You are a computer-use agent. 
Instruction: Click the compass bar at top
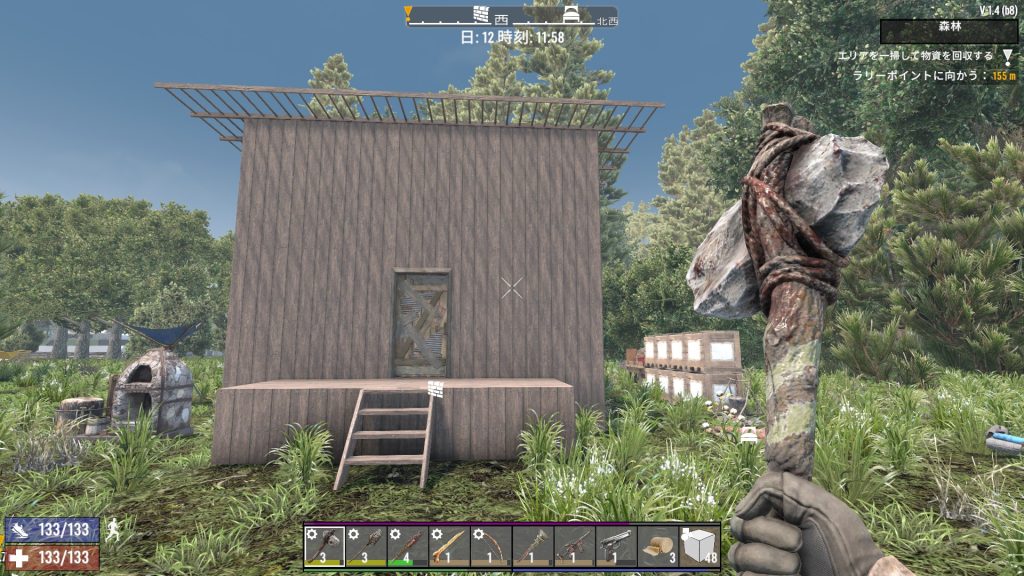(512, 16)
